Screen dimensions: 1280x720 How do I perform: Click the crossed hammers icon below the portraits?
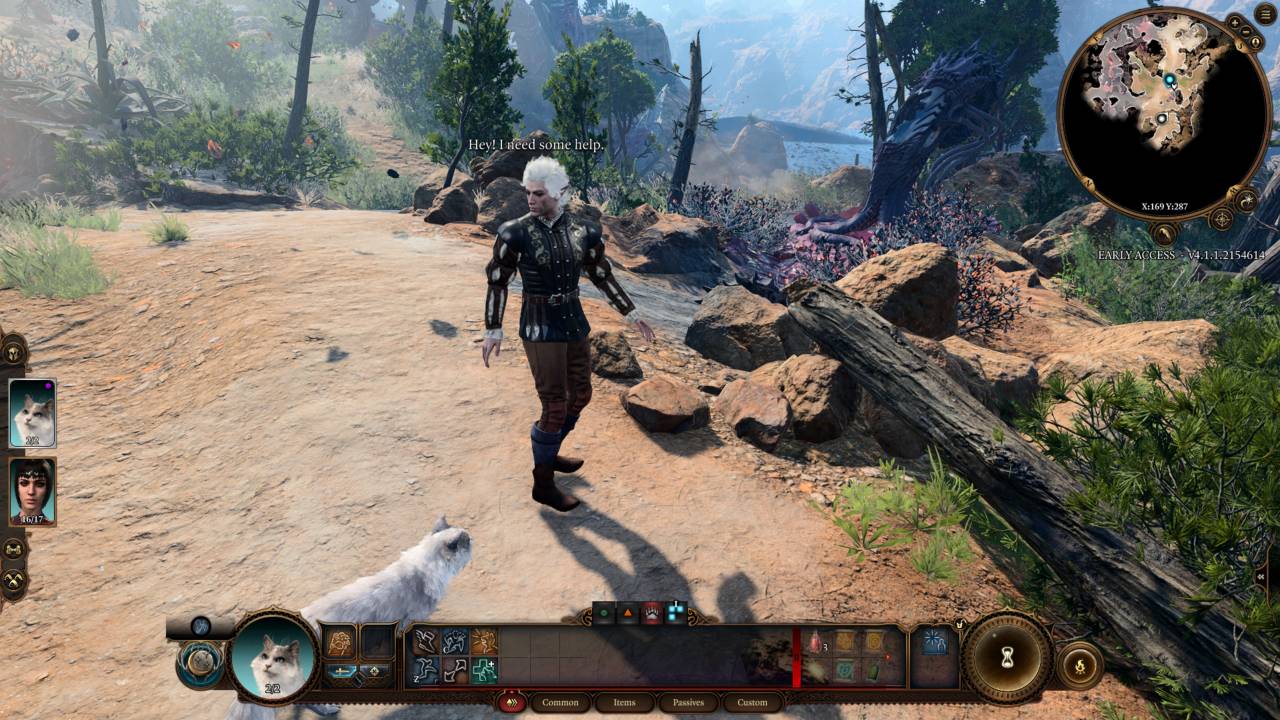click(13, 580)
